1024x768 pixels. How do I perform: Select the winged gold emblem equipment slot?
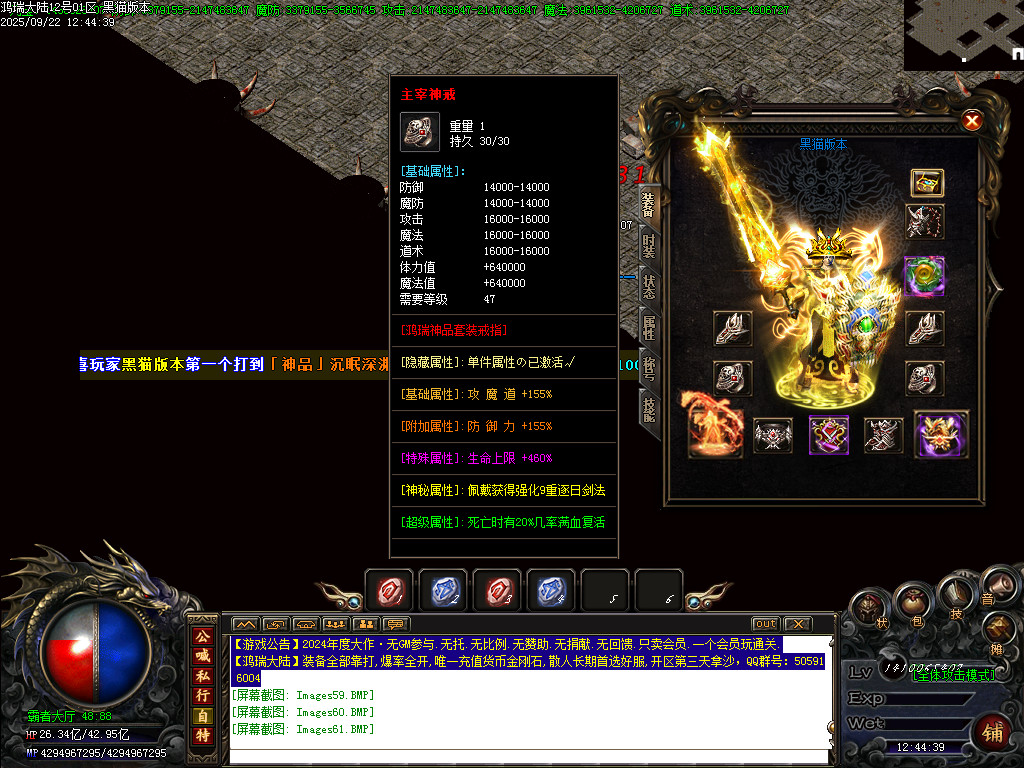(941, 434)
